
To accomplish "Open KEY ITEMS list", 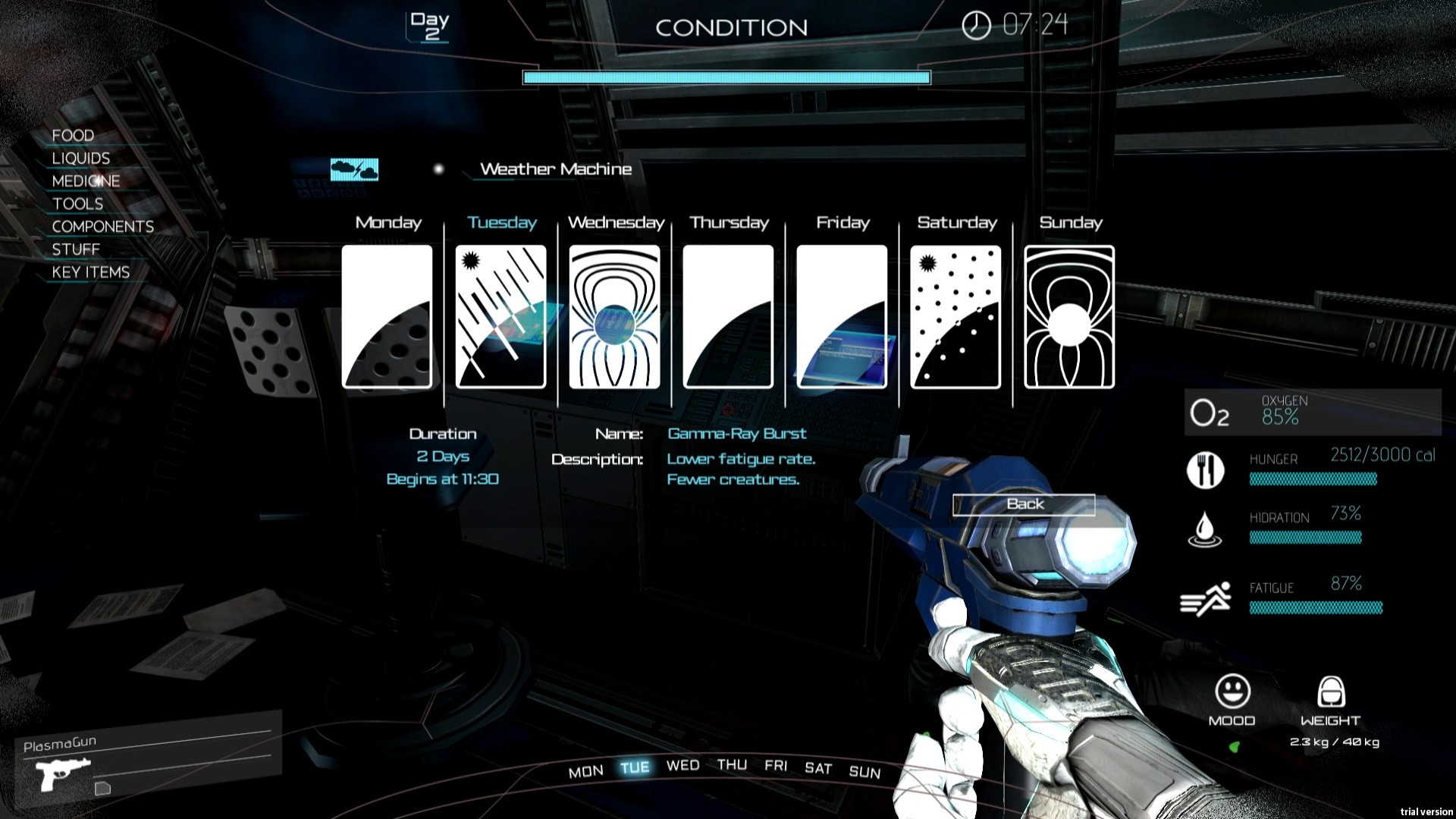I will click(x=90, y=272).
